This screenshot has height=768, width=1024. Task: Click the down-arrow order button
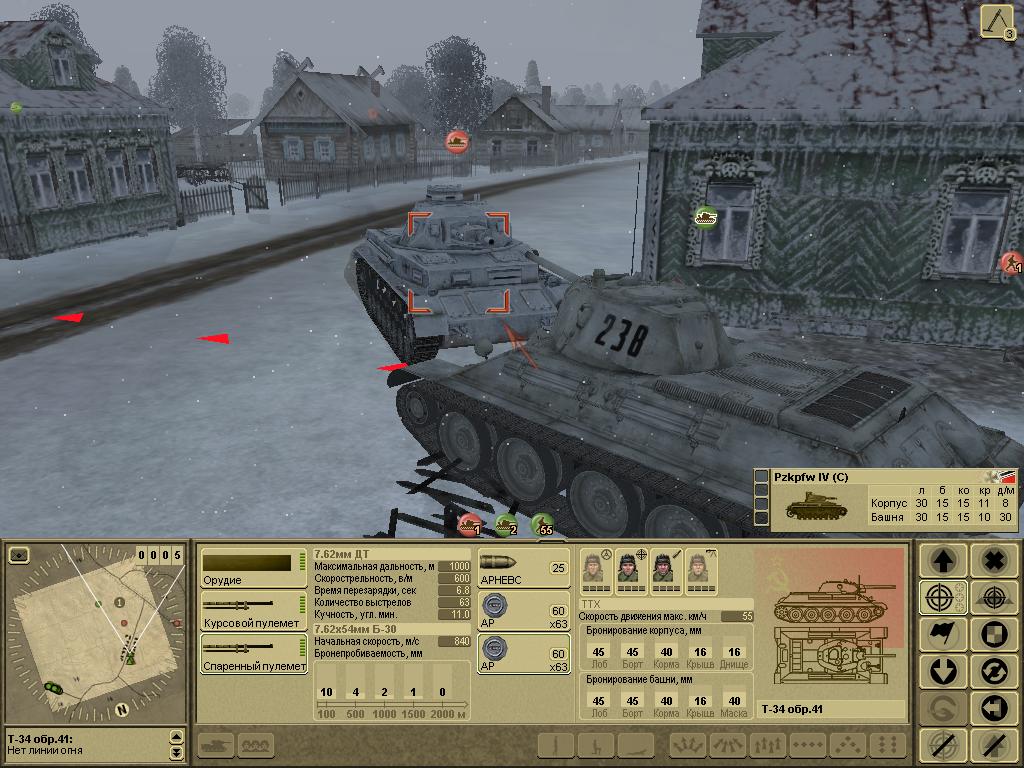(943, 671)
